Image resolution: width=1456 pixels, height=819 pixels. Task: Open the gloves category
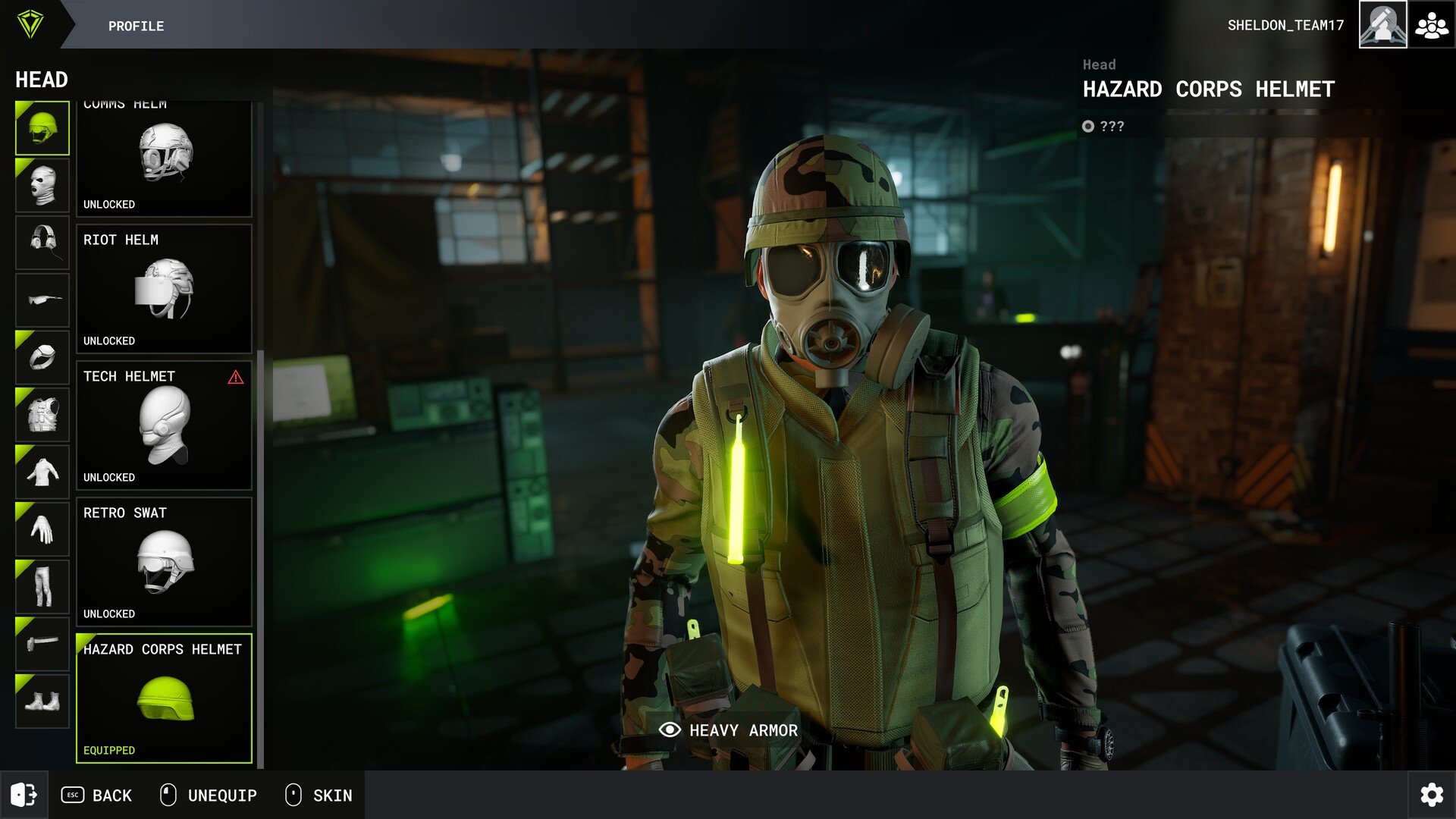42,529
